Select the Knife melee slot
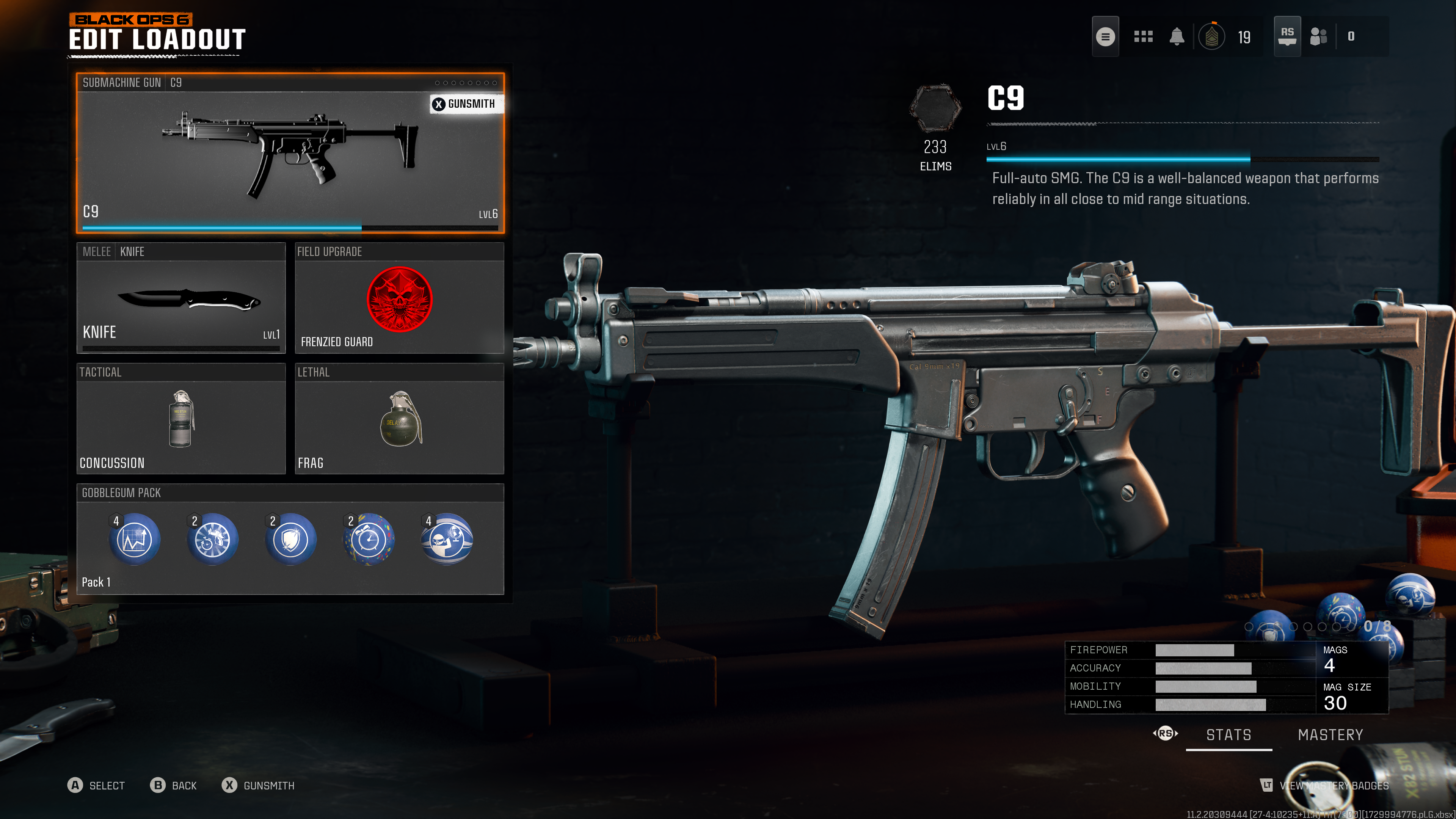Image resolution: width=1456 pixels, height=819 pixels. tap(181, 298)
